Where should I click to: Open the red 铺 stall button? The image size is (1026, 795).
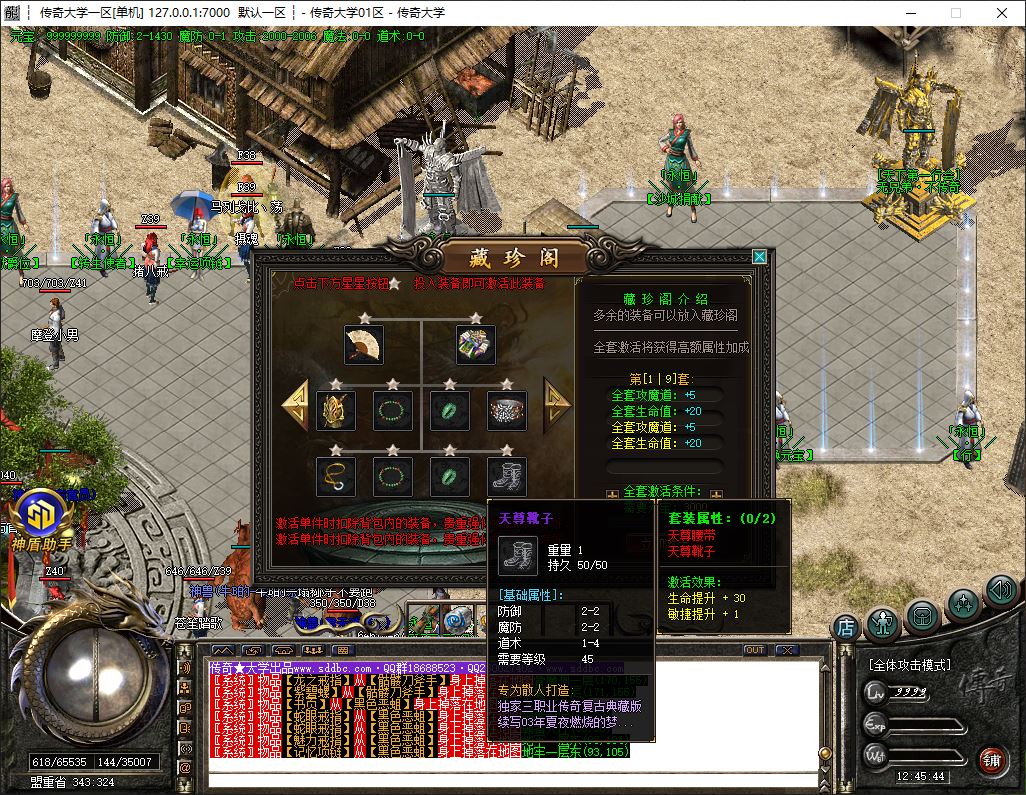point(992,759)
